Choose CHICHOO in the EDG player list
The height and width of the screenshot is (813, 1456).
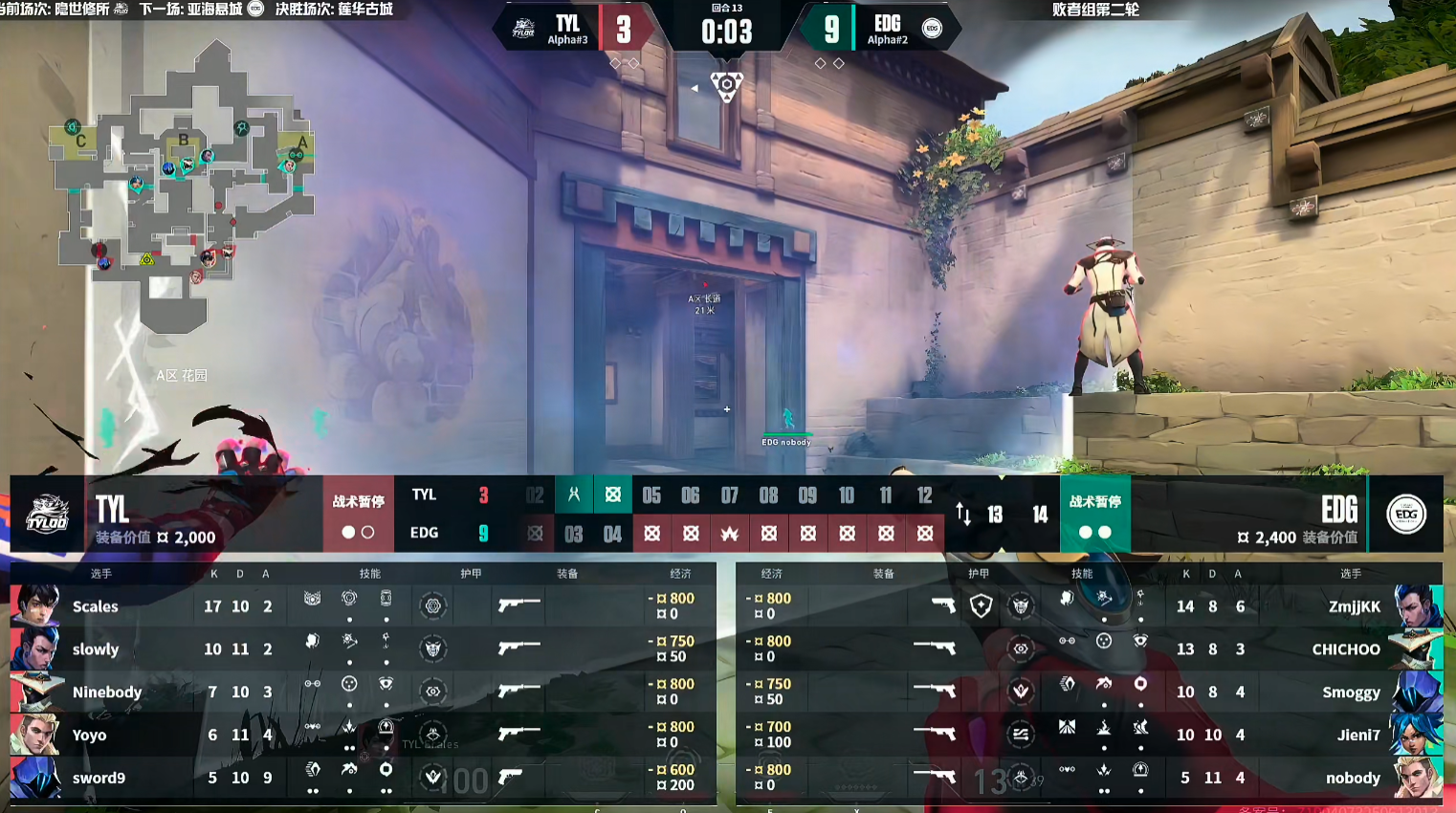1345,649
